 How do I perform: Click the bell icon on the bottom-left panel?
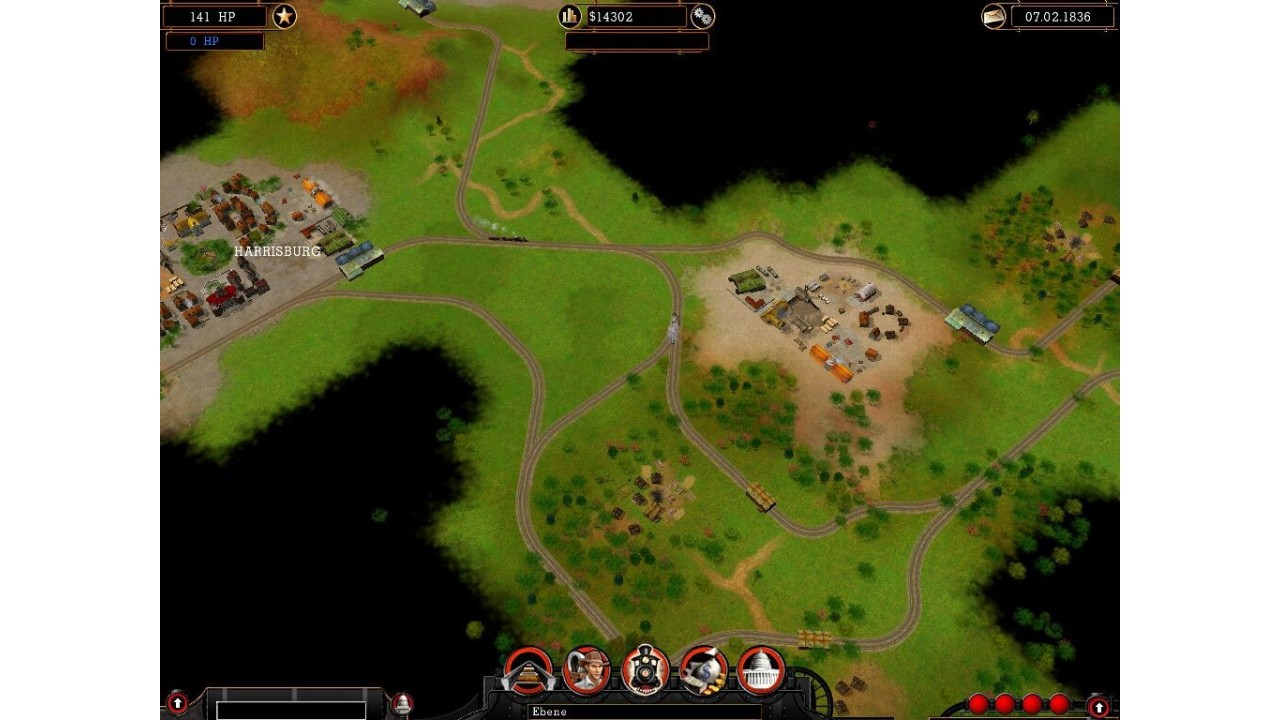pos(402,703)
